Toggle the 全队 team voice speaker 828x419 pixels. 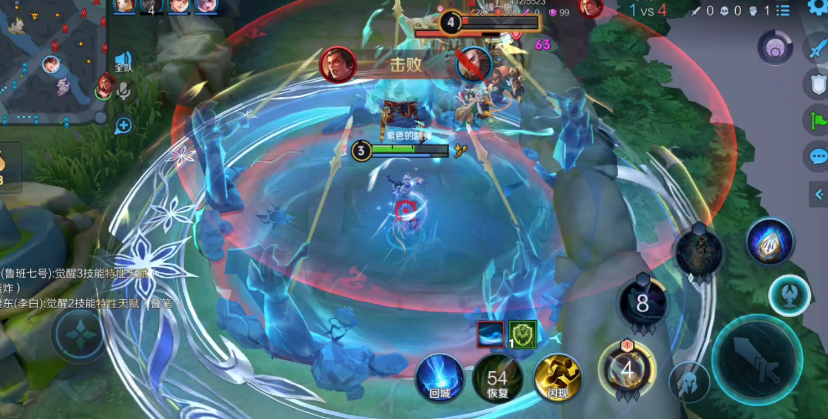[x=123, y=62]
